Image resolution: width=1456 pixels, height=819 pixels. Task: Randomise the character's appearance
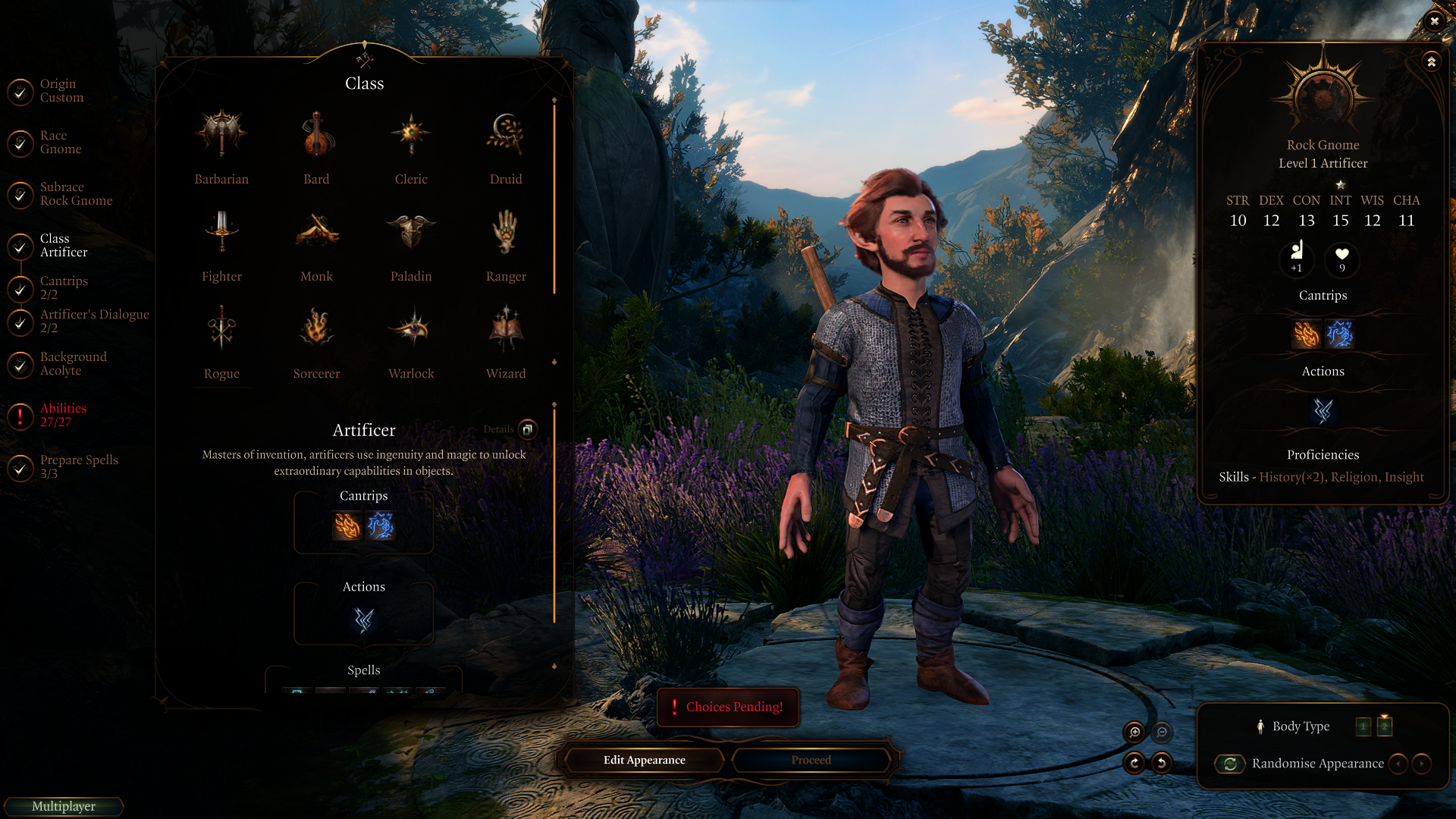pyautogui.click(x=1230, y=764)
